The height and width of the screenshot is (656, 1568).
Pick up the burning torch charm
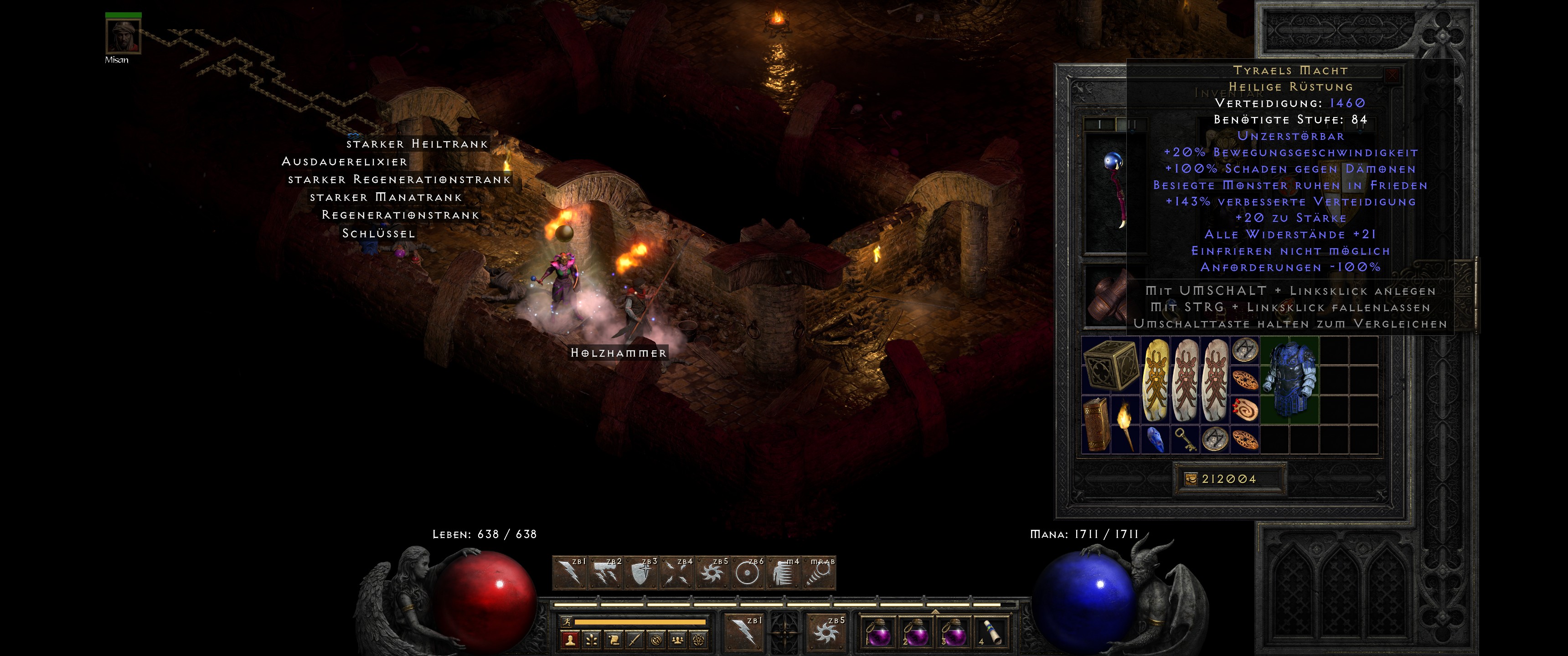[1124, 425]
